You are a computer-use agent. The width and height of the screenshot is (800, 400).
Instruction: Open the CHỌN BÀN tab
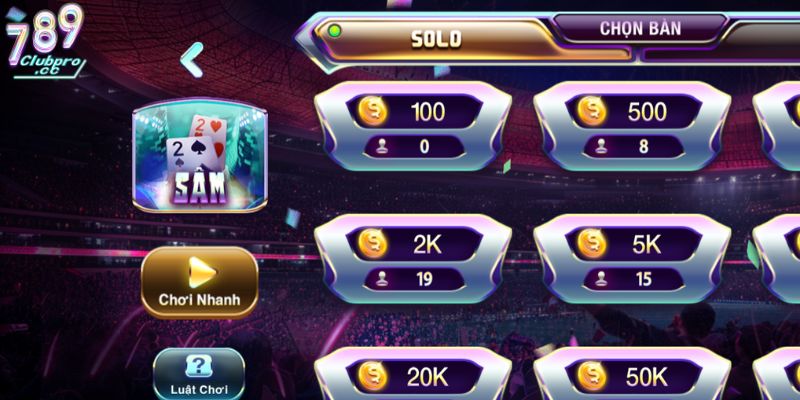click(x=640, y=28)
